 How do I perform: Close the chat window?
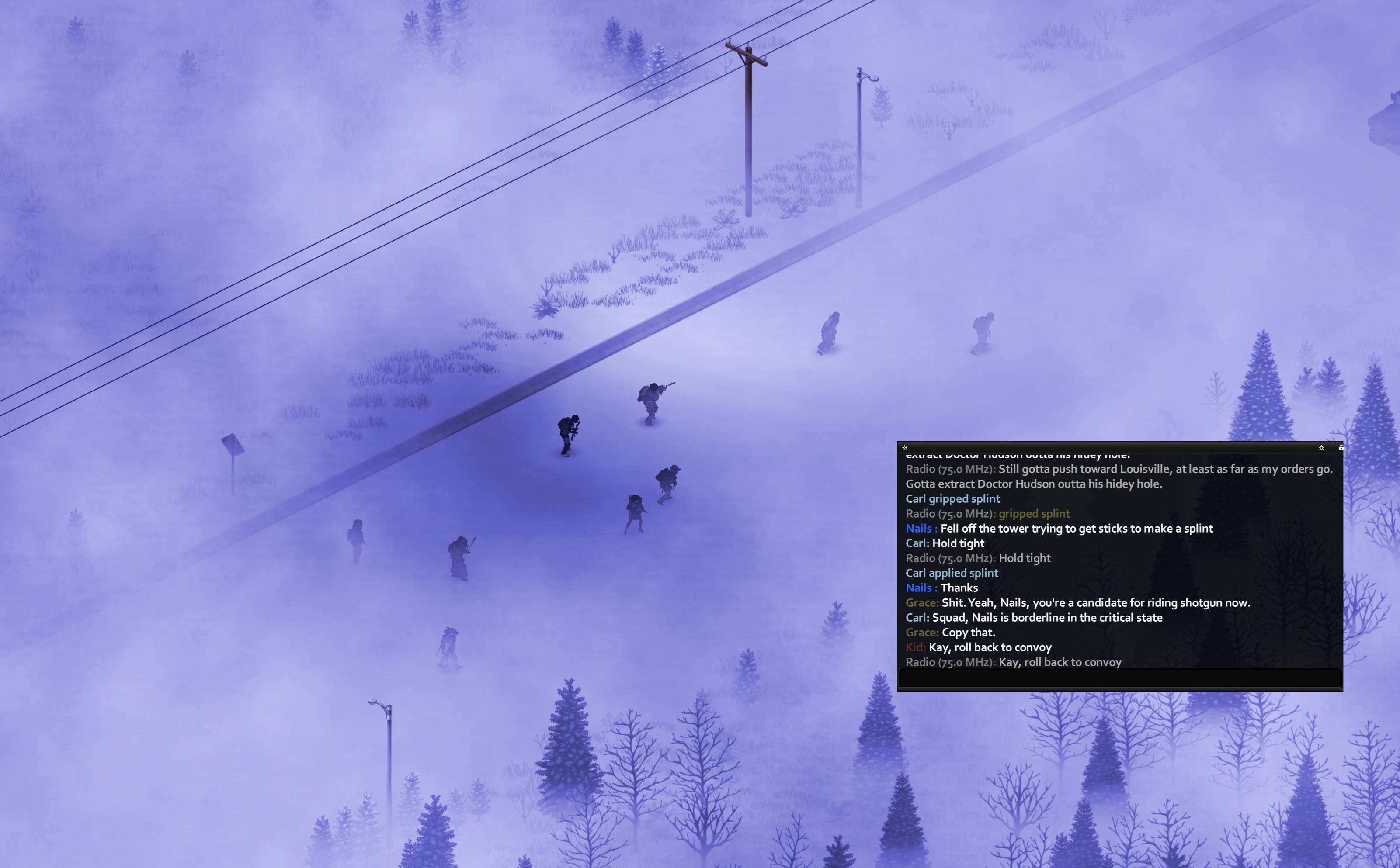904,447
